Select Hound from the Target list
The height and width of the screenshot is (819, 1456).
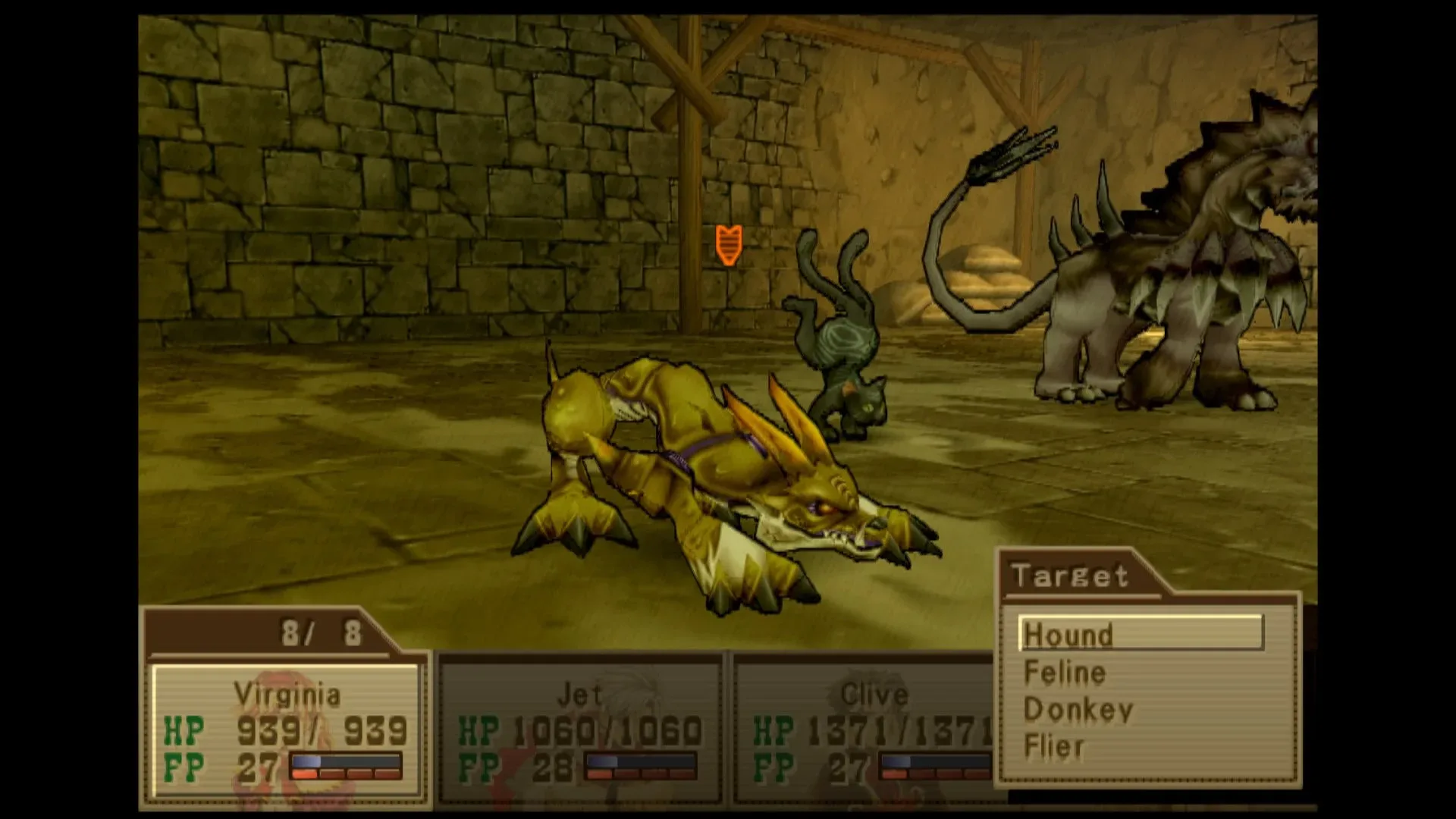pyautogui.click(x=1069, y=635)
